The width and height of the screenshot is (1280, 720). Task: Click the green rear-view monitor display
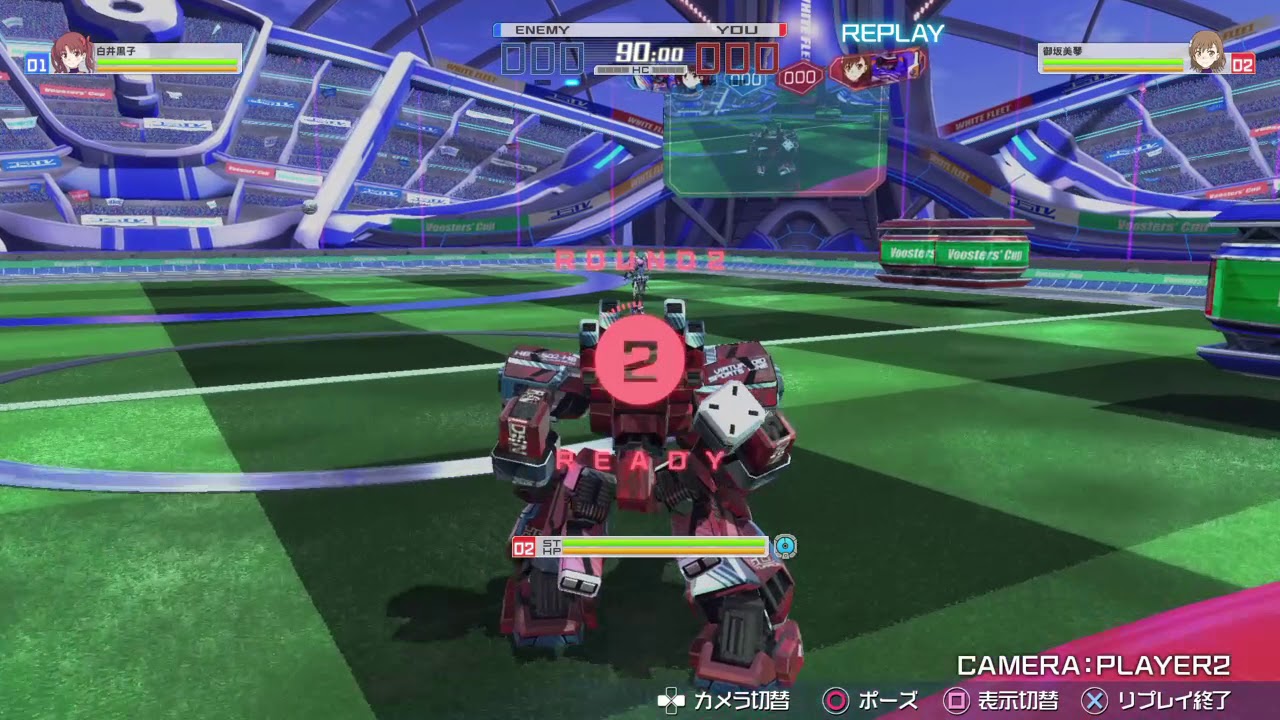click(x=774, y=145)
